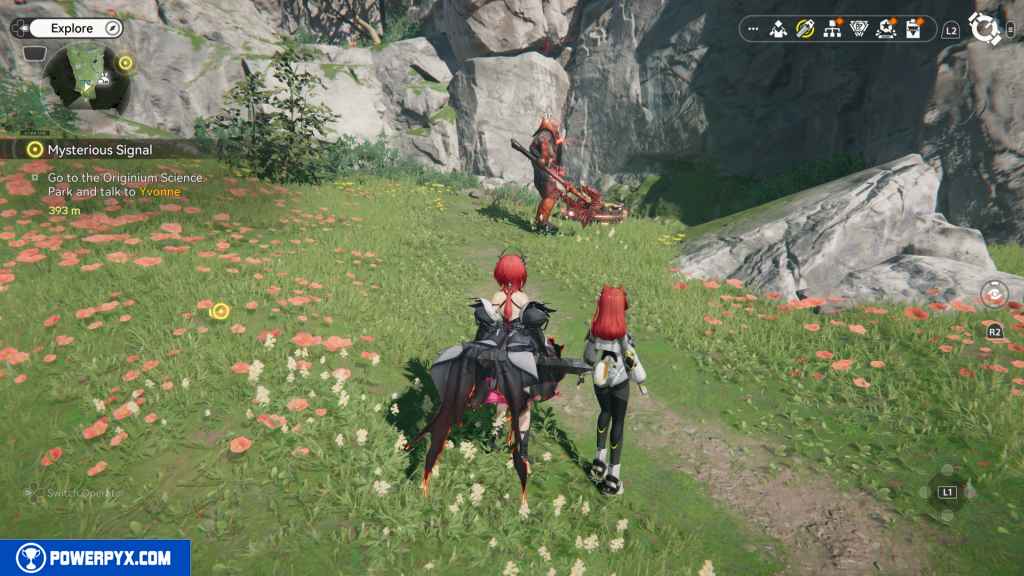Open the battle pass triangle icon
This screenshot has height=576, width=1024.
[858, 29]
